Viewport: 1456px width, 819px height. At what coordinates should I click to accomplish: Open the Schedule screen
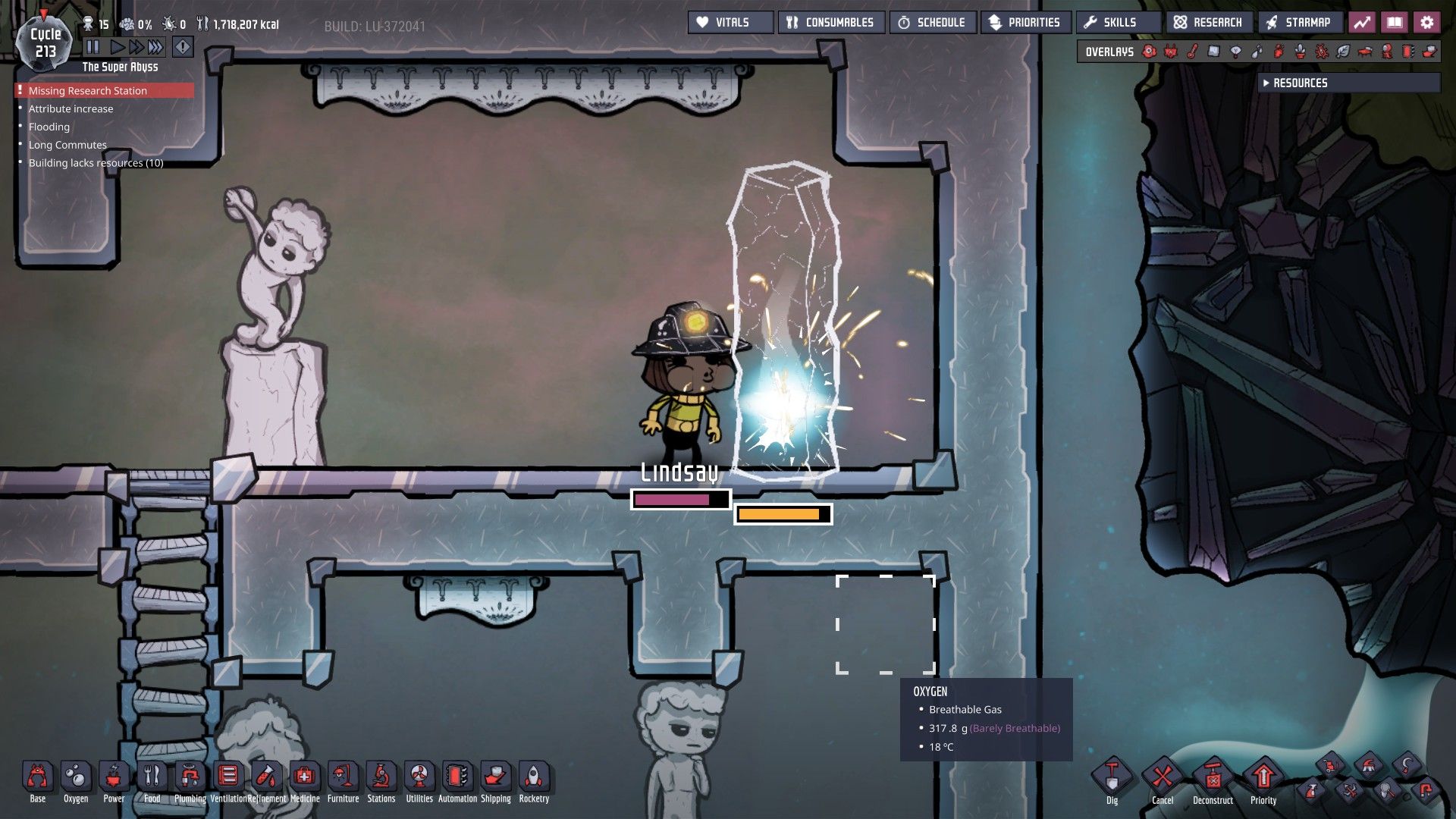(932, 23)
